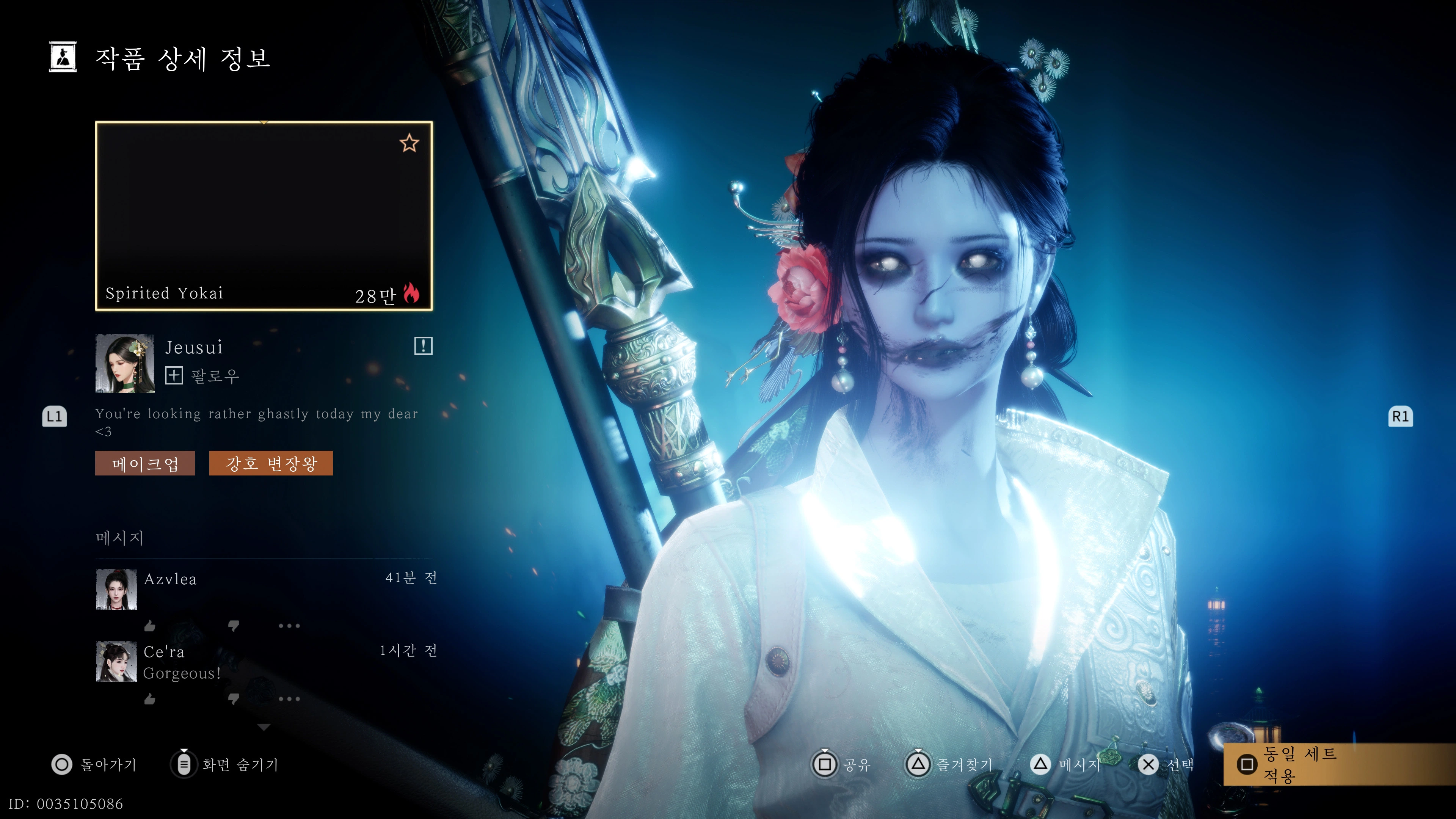Select the 메이크업 tag

(x=145, y=463)
